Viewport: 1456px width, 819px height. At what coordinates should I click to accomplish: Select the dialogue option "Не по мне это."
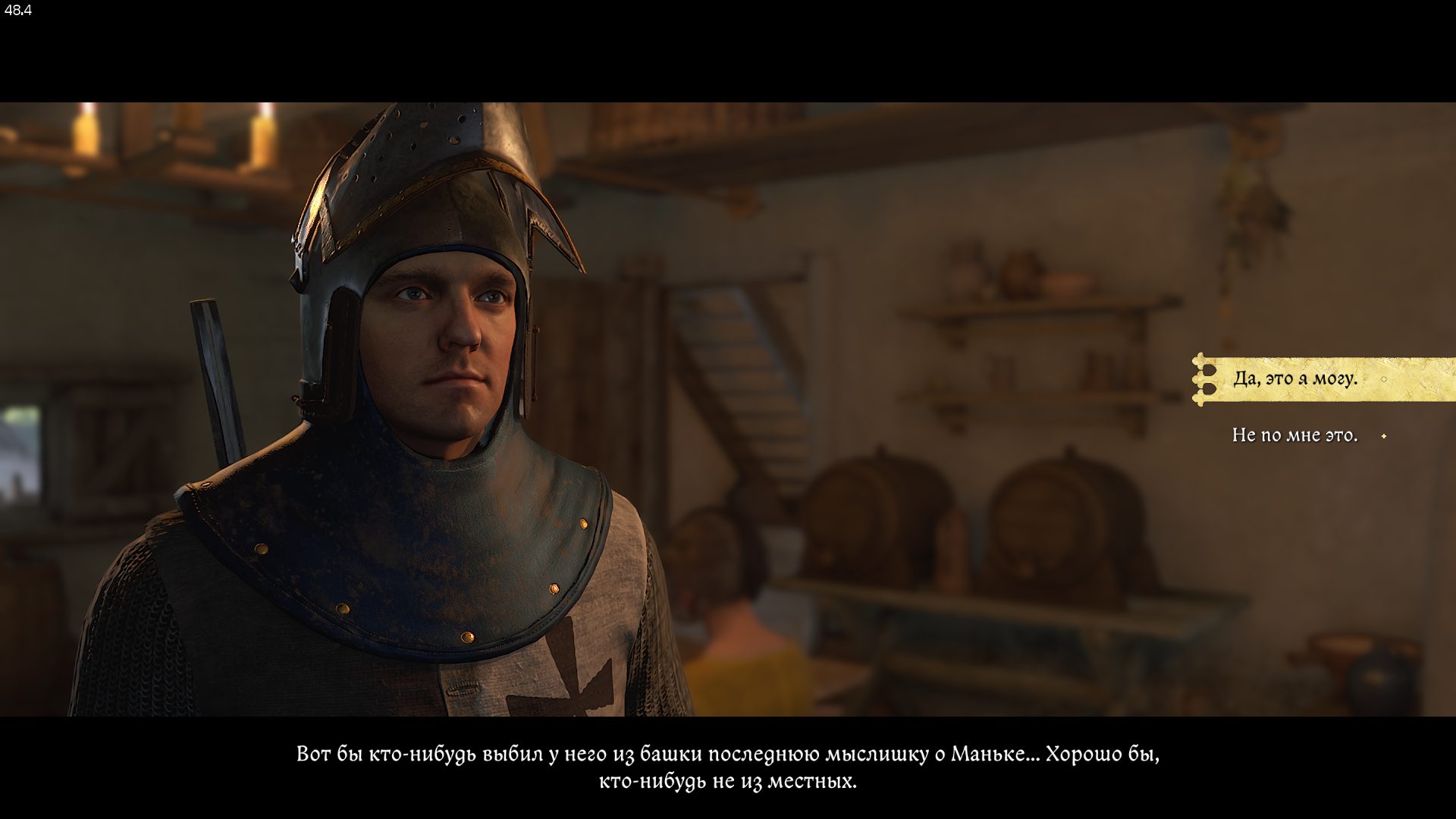click(x=1294, y=435)
